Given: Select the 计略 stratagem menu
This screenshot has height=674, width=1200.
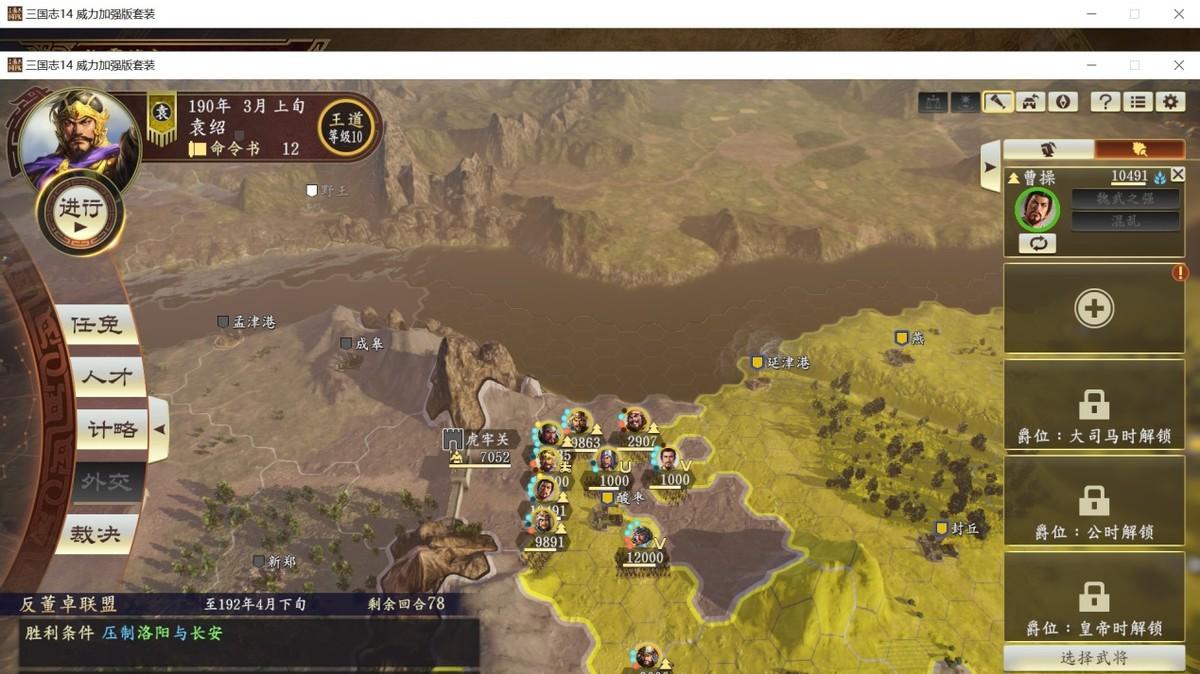Looking at the screenshot, I should point(112,430).
